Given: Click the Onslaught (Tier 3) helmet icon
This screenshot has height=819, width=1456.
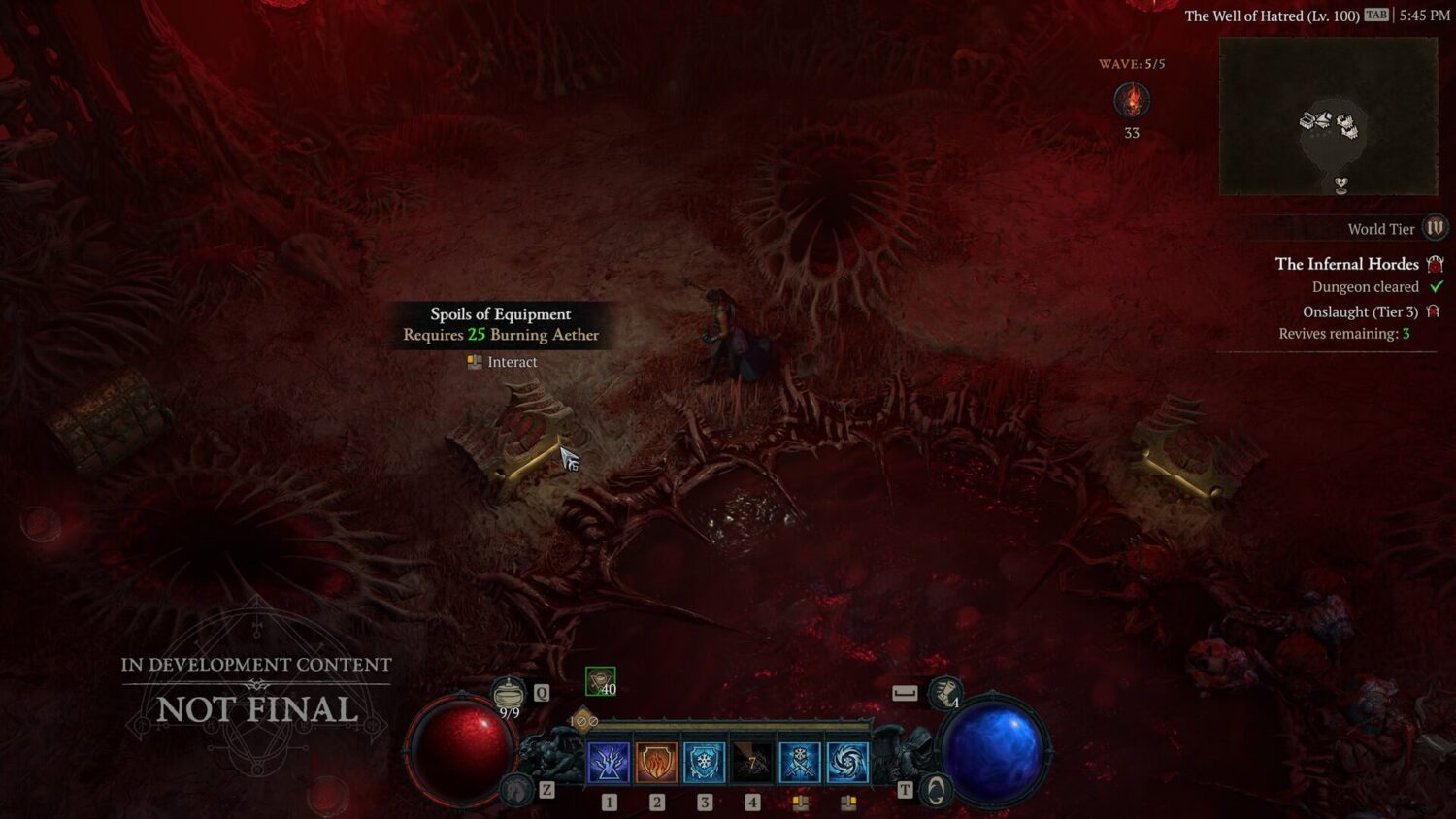Looking at the screenshot, I should click(1434, 311).
